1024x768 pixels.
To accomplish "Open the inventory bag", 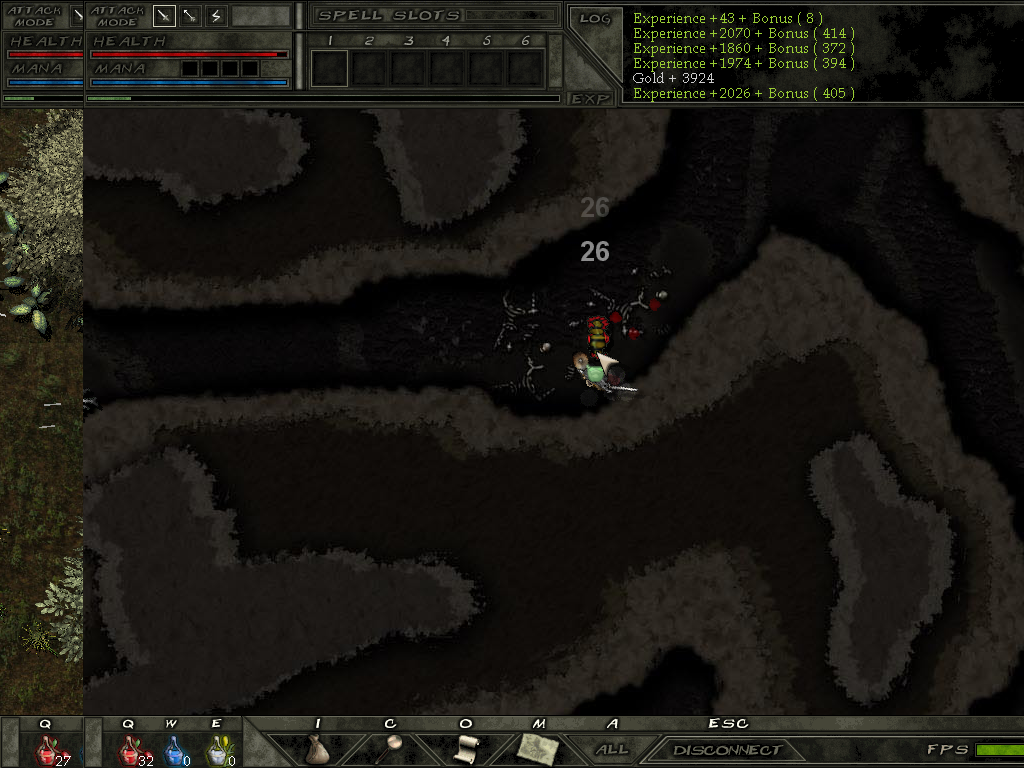I will click(318, 749).
